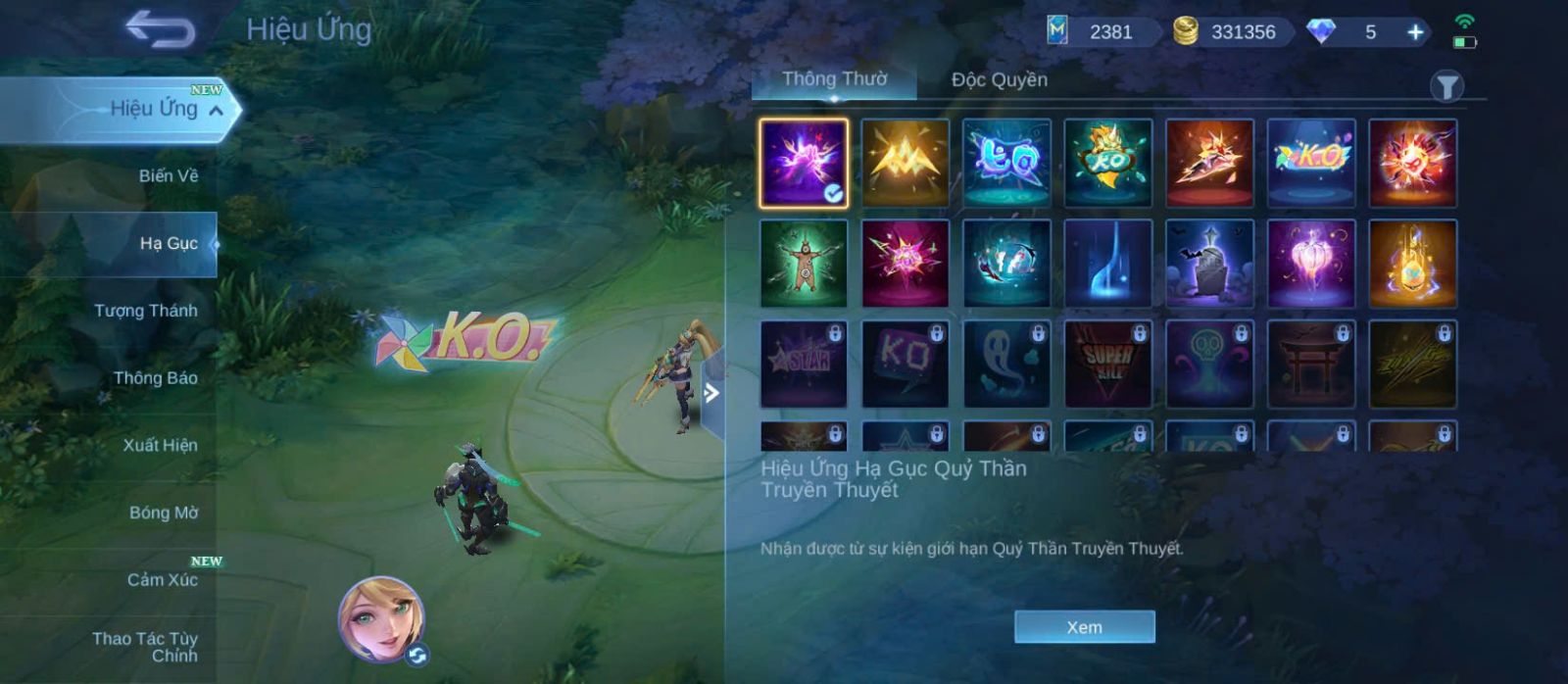
Task: Select the Bóng Mờ category
Action: [163, 513]
